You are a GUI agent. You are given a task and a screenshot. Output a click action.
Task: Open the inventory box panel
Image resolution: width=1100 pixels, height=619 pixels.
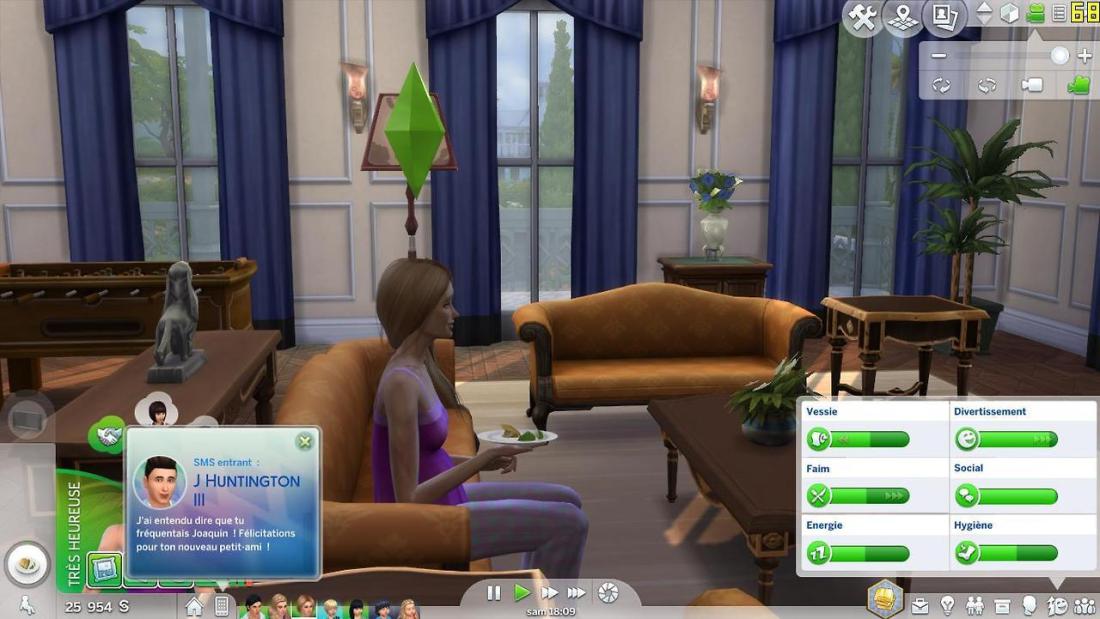point(1001,606)
